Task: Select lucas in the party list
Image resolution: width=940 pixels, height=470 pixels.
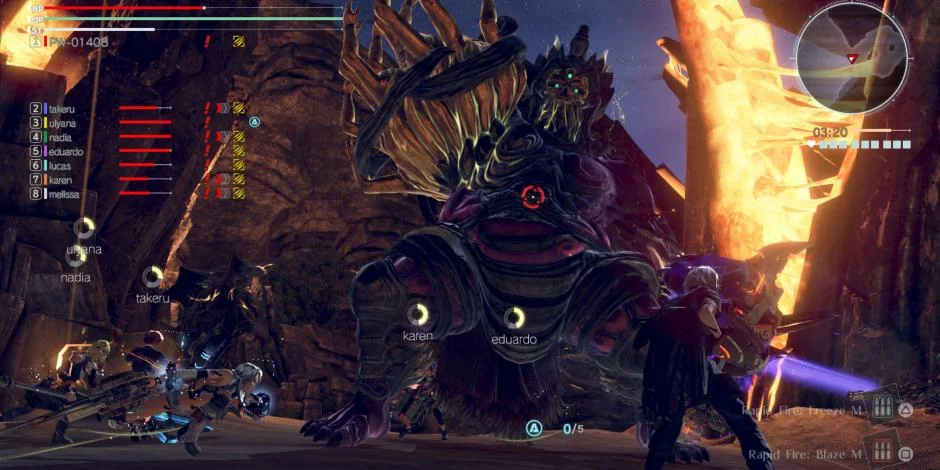Action: click(x=60, y=165)
